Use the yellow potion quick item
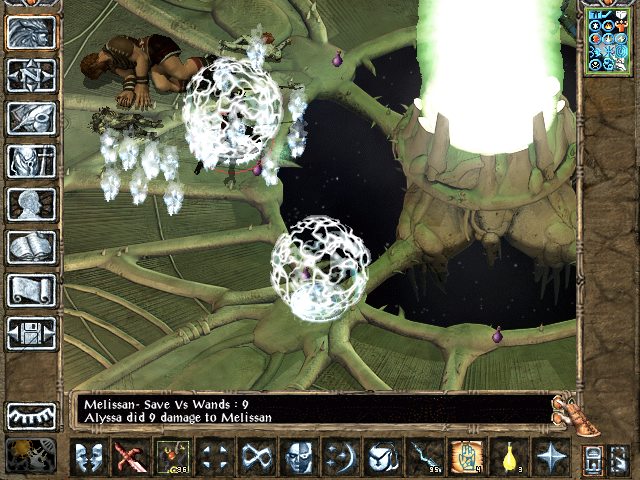Viewport: 640px width, 480px height. coord(506,458)
